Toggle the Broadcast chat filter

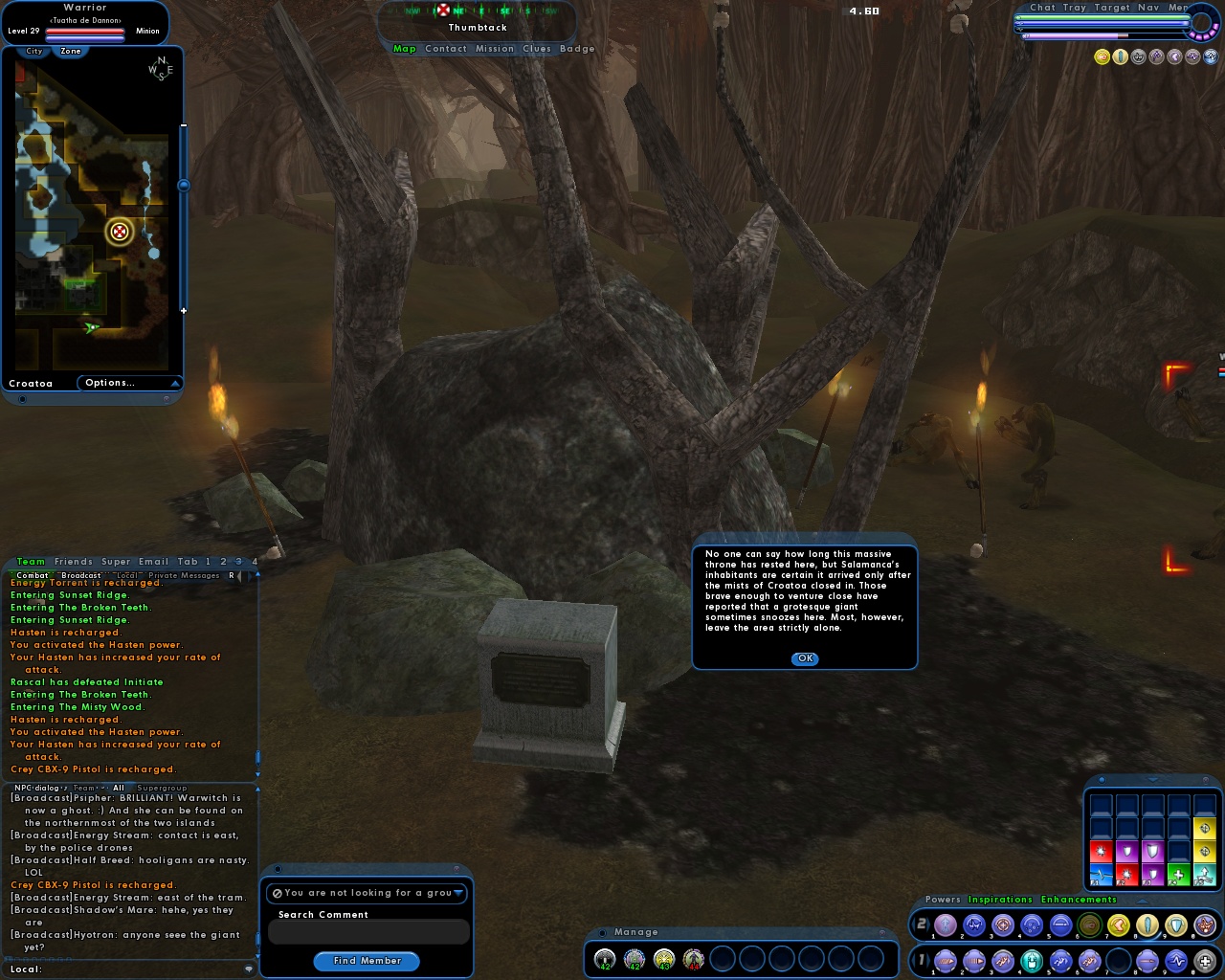(81, 575)
